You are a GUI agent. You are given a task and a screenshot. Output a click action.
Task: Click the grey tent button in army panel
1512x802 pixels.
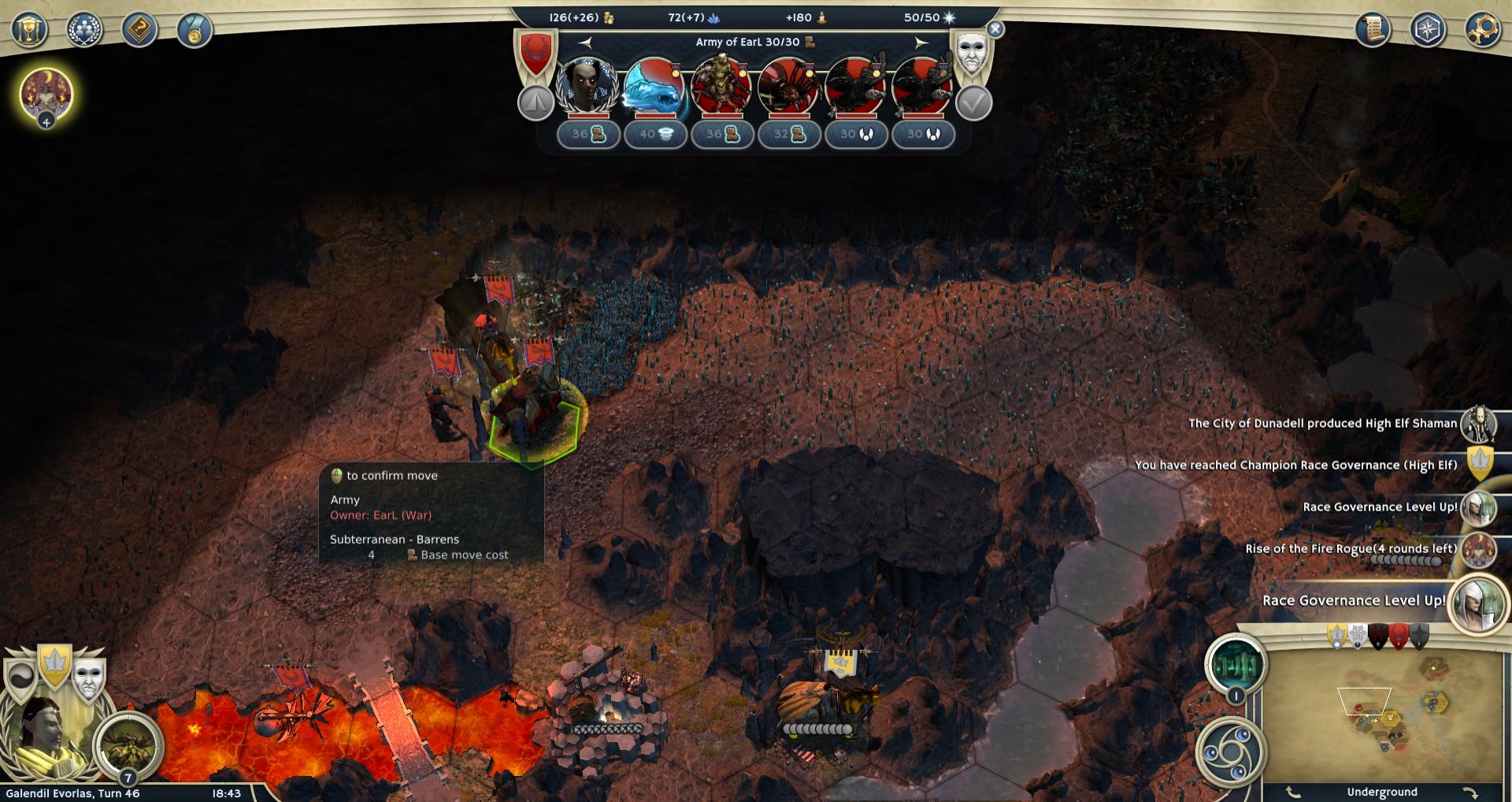pos(536,103)
